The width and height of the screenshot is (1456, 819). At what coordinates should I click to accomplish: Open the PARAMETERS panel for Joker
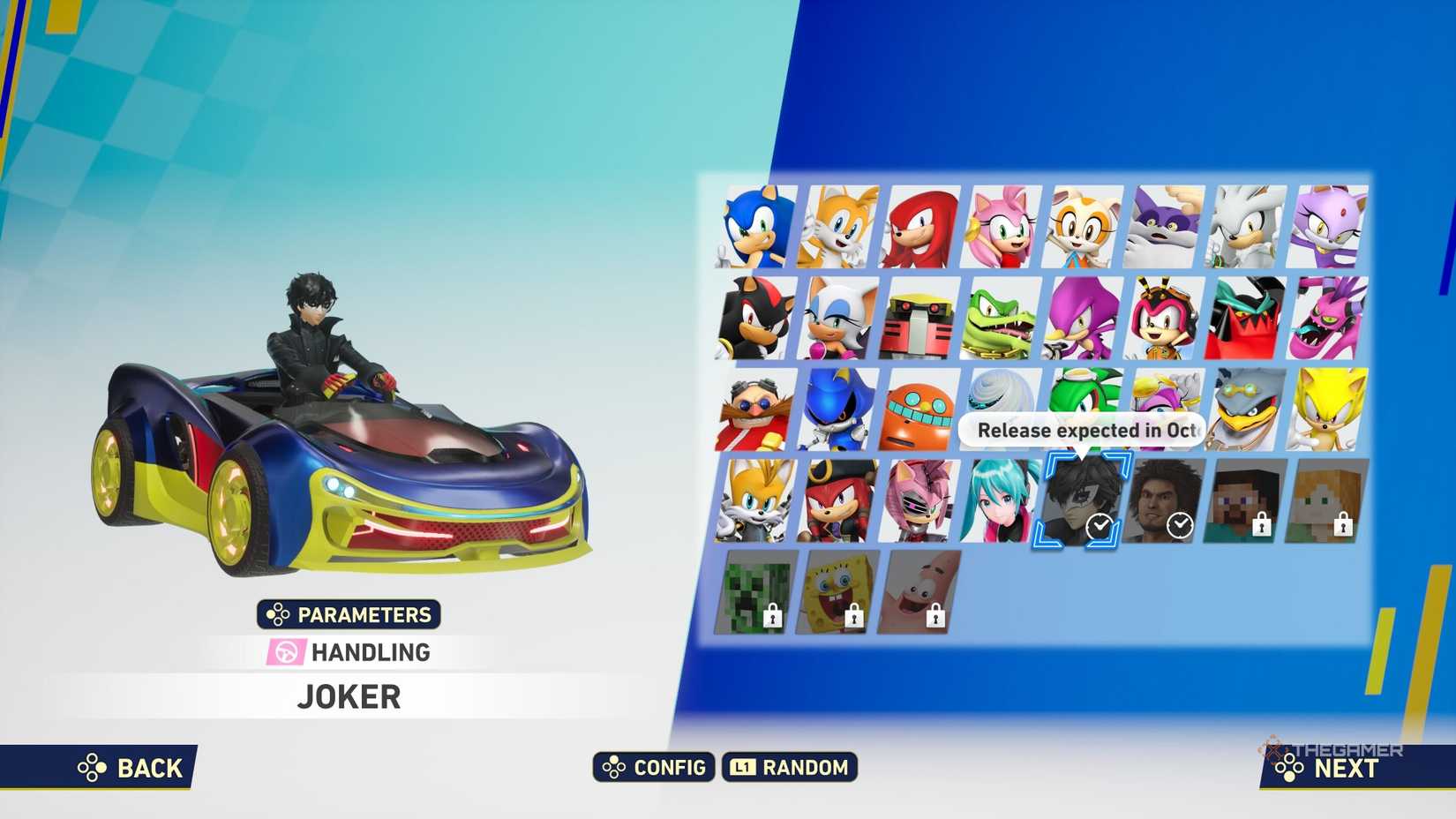(349, 614)
